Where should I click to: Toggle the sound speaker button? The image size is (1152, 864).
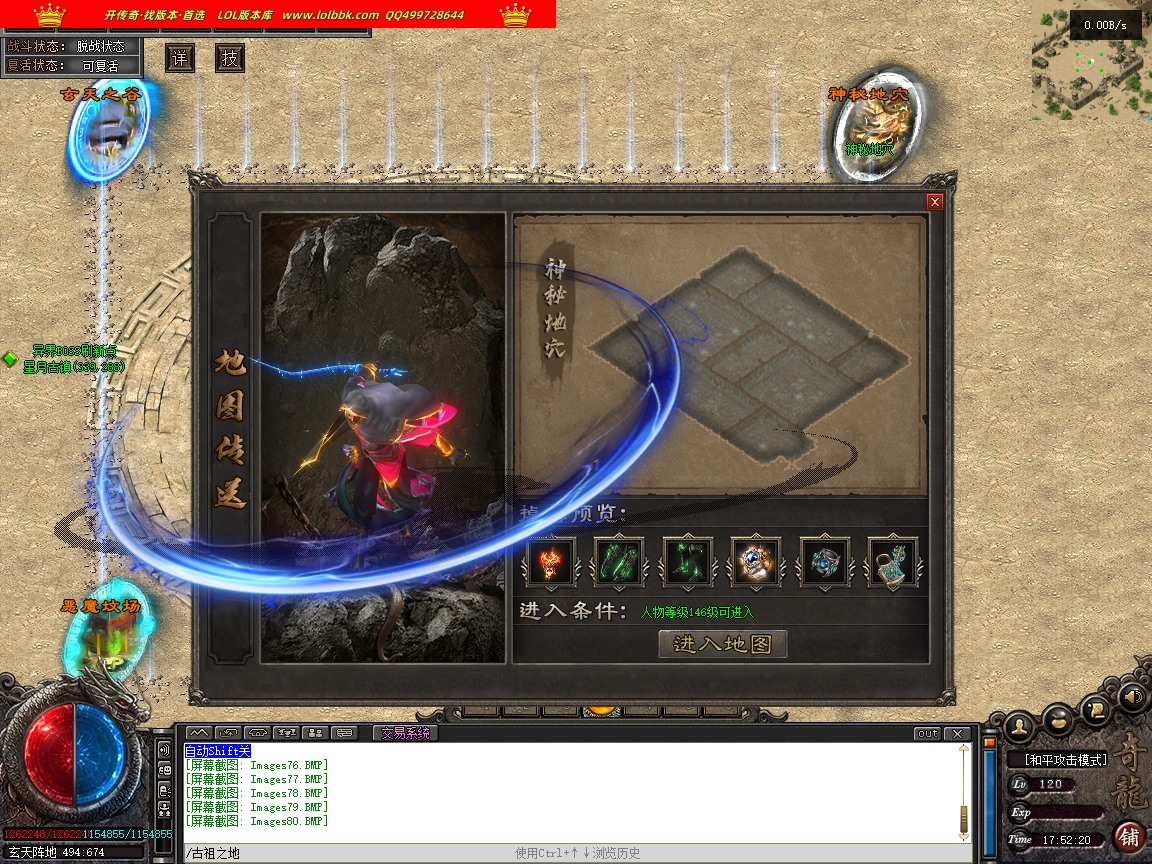pos(1132,696)
